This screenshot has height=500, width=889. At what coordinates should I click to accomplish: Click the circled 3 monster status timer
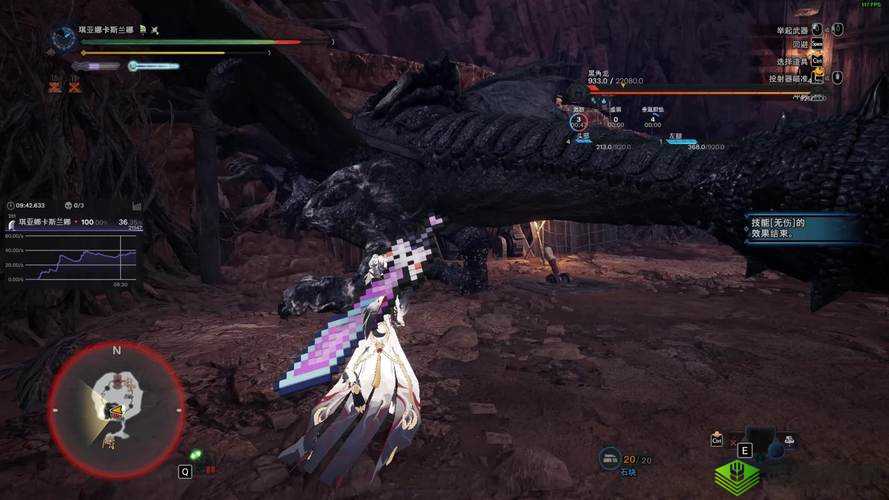click(577, 121)
